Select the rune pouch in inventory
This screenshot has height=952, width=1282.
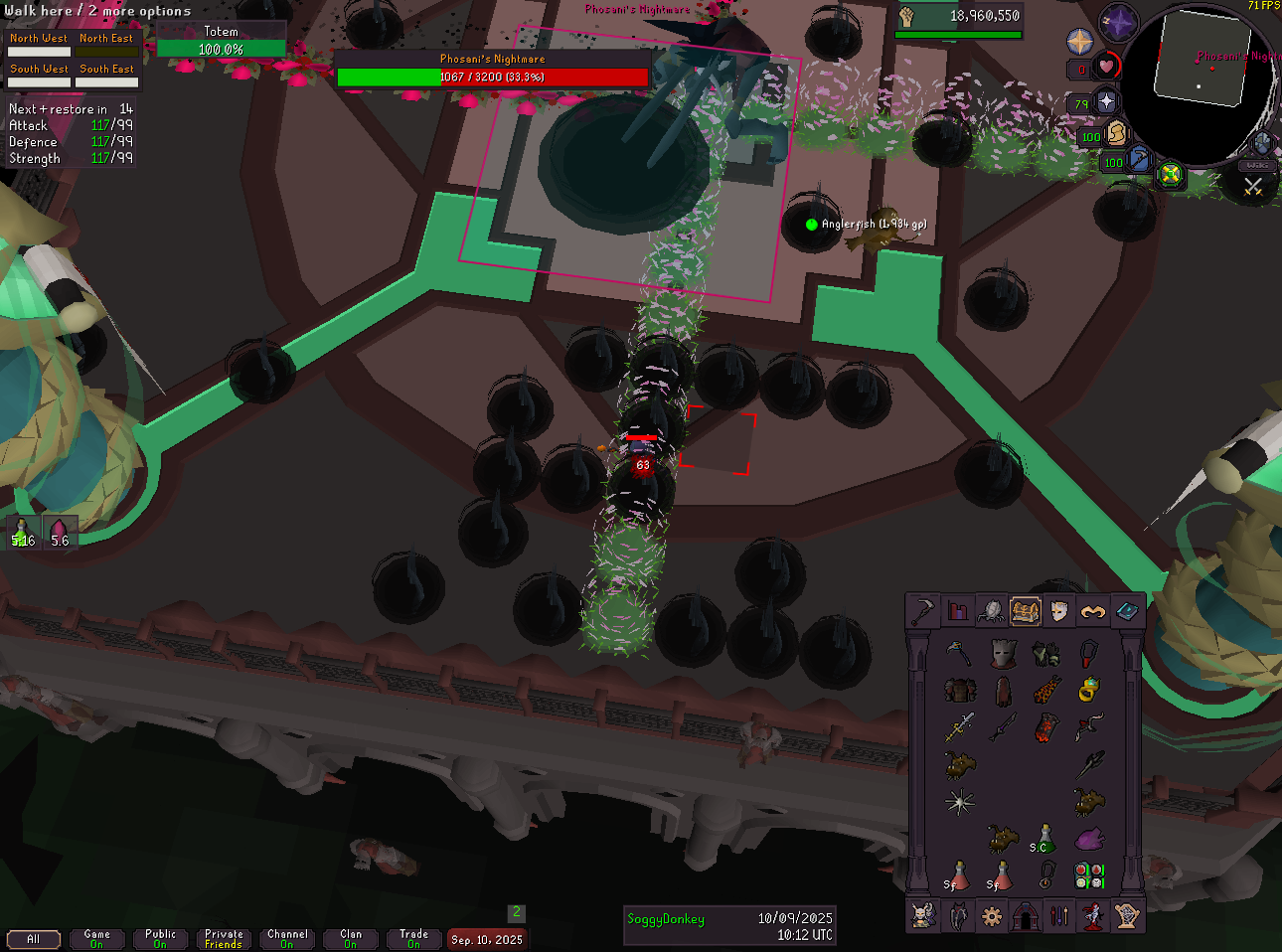click(x=1089, y=875)
